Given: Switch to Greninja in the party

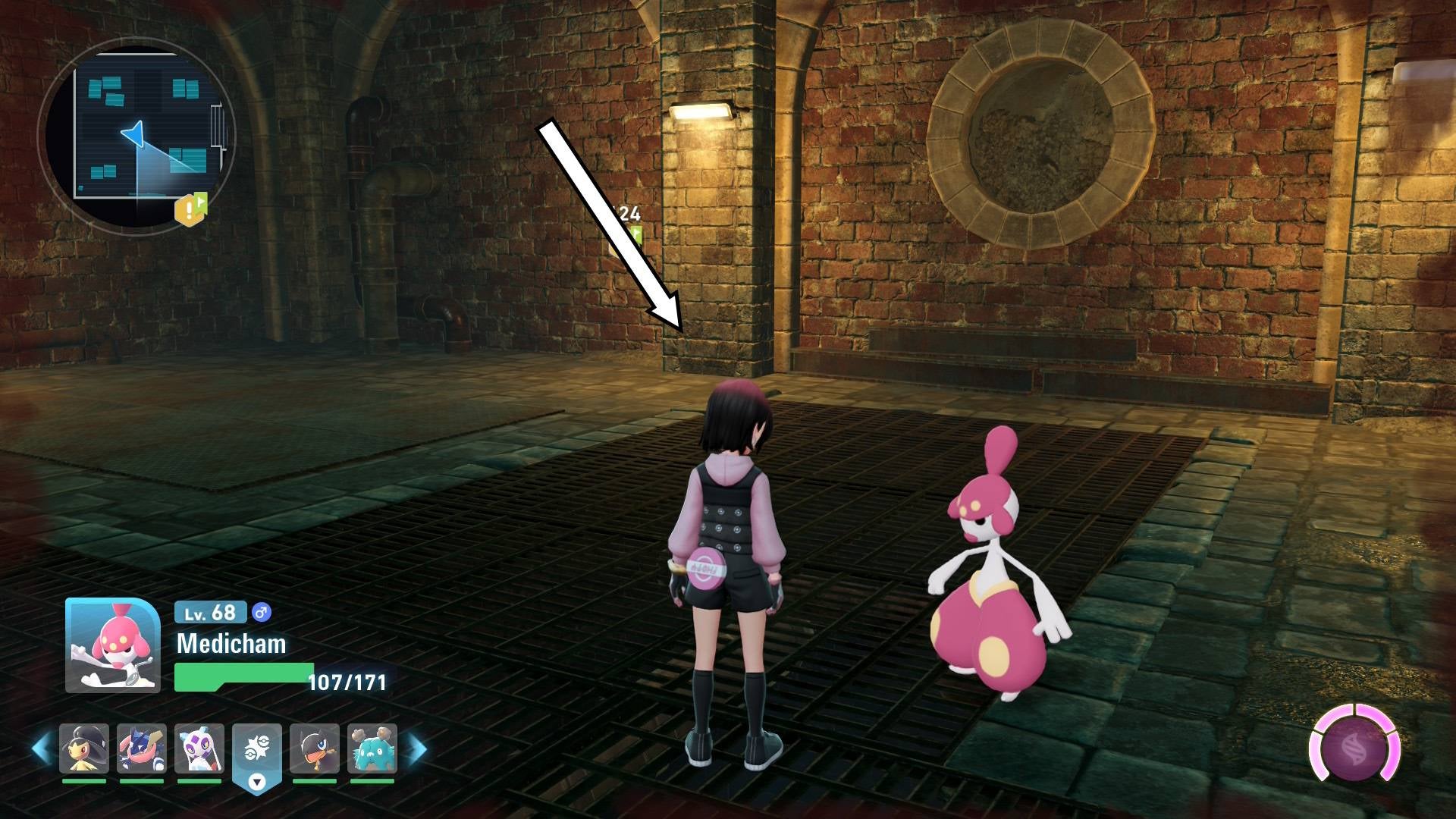Looking at the screenshot, I should click(142, 749).
